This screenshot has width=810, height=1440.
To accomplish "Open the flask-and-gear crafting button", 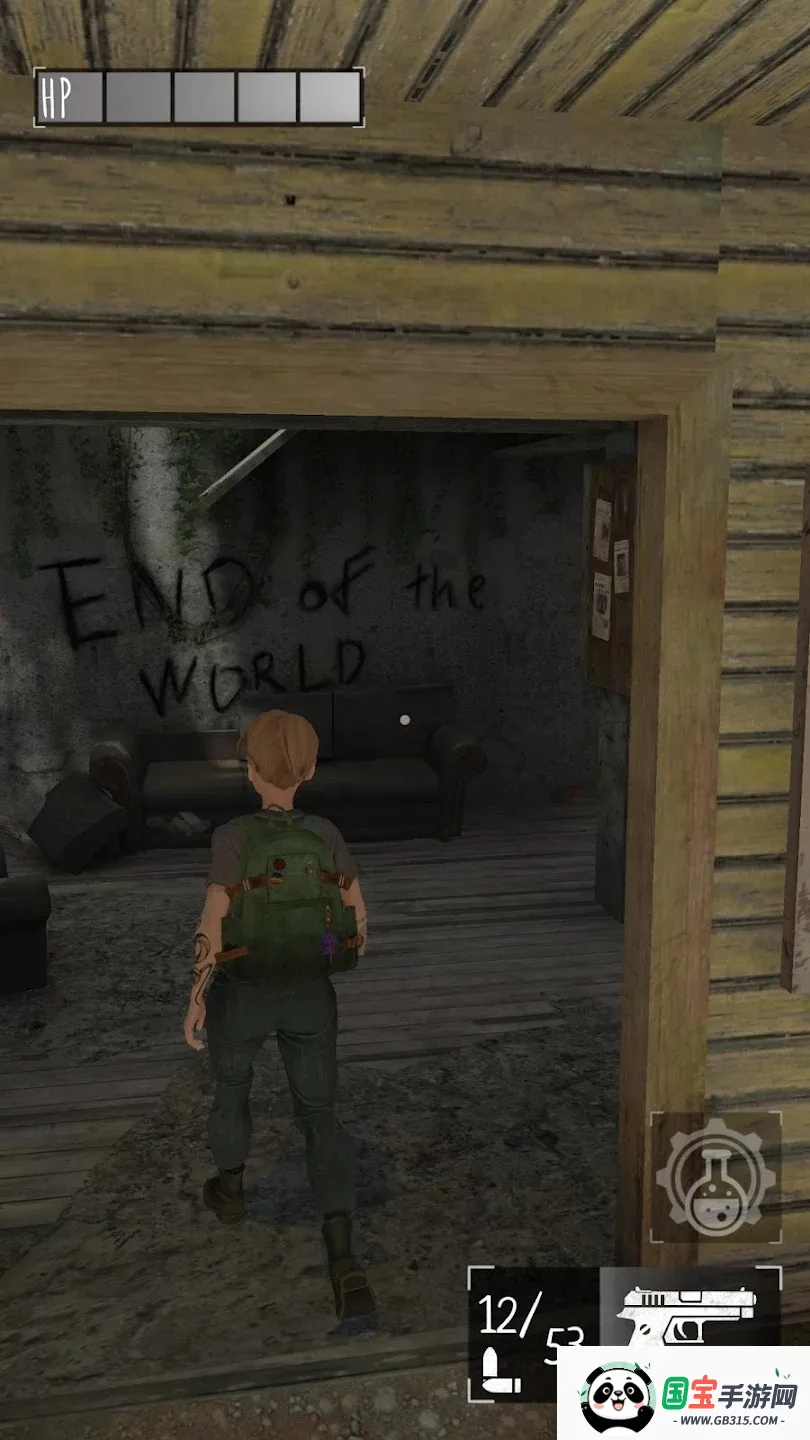I will pyautogui.click(x=715, y=1177).
